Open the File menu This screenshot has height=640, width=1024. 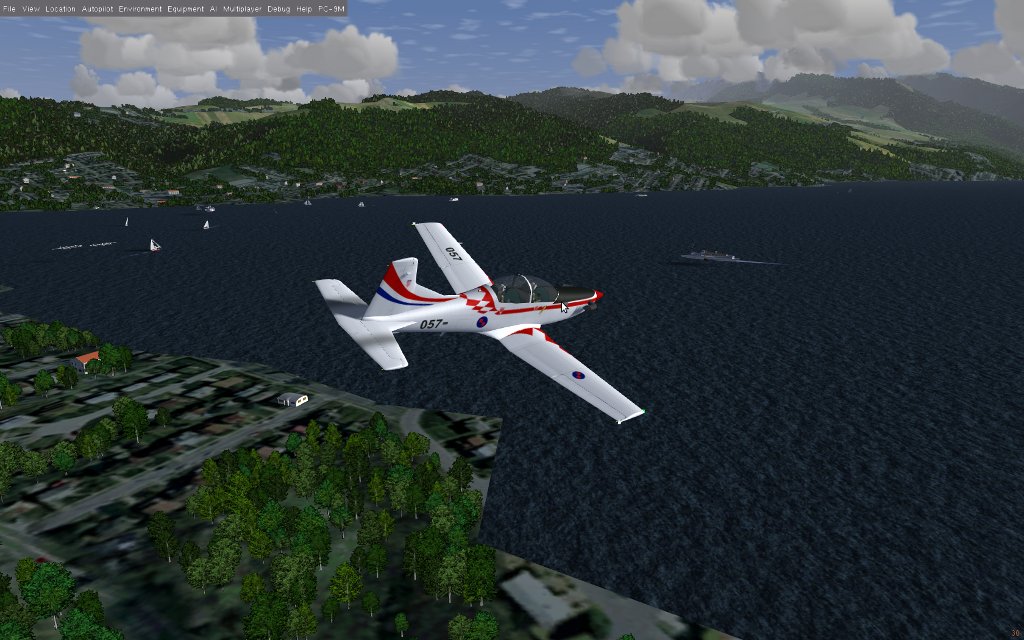(x=9, y=8)
